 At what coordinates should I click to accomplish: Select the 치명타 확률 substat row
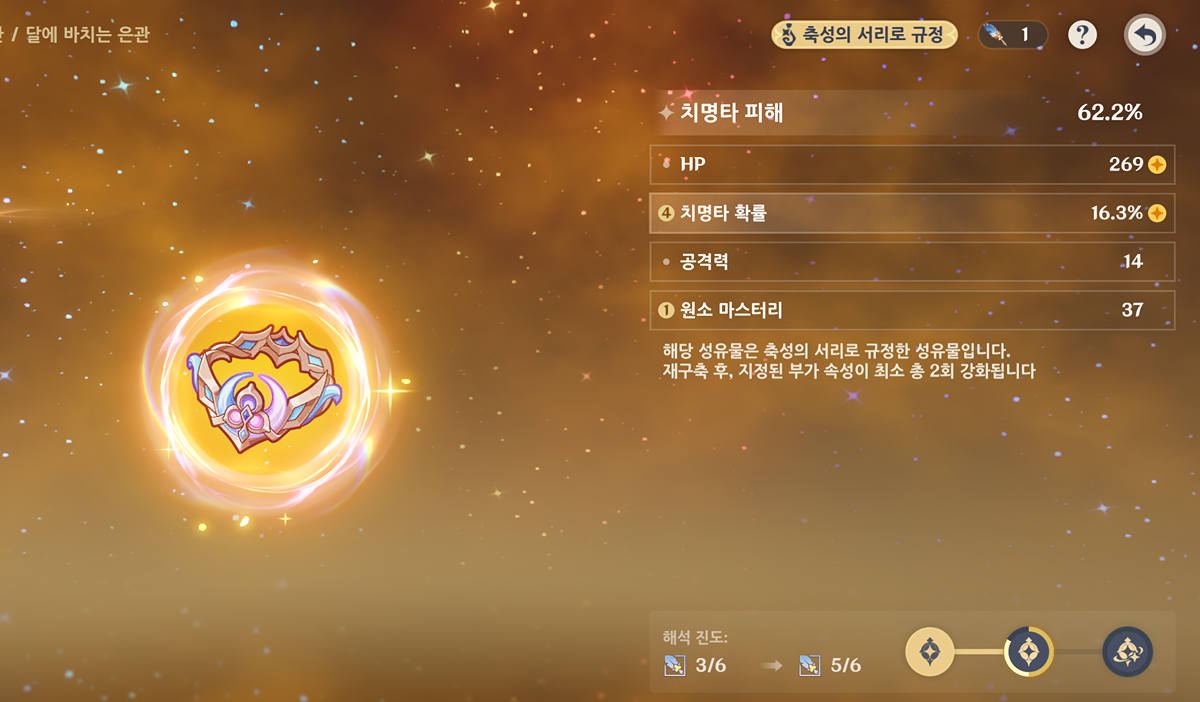(911, 213)
